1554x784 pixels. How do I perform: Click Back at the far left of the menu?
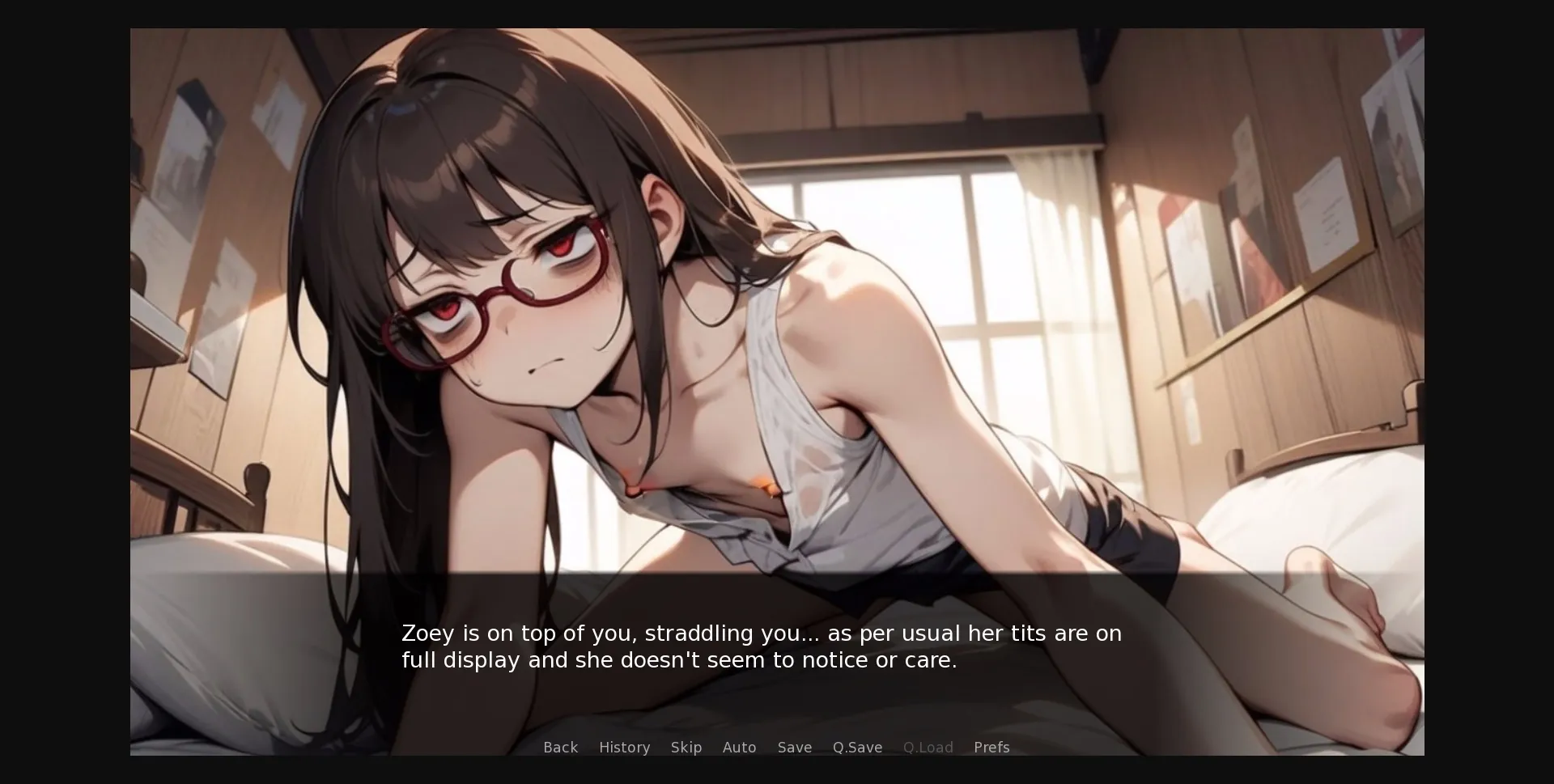[560, 748]
